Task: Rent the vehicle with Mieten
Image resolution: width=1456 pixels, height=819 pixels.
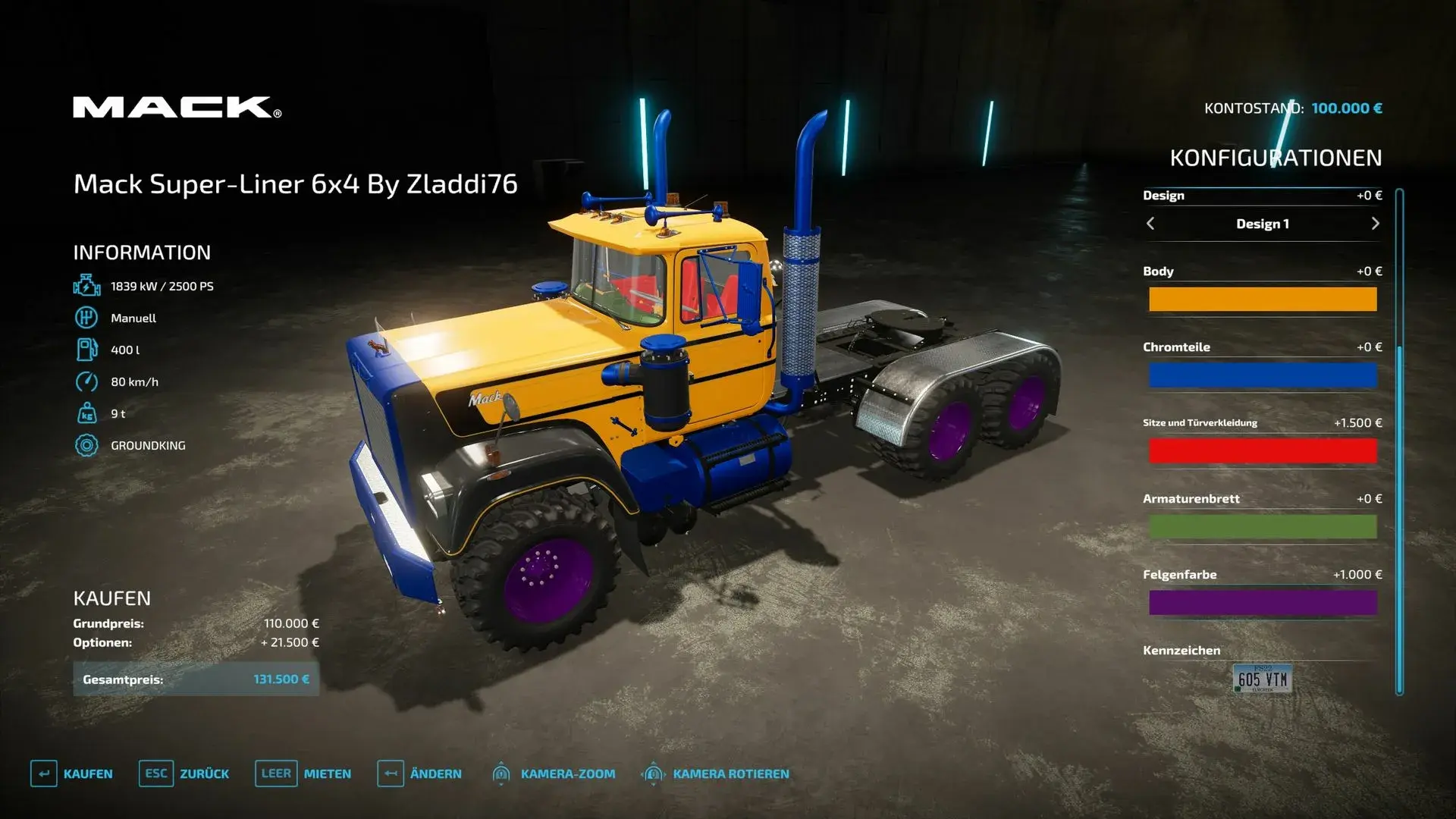Action: (x=326, y=773)
